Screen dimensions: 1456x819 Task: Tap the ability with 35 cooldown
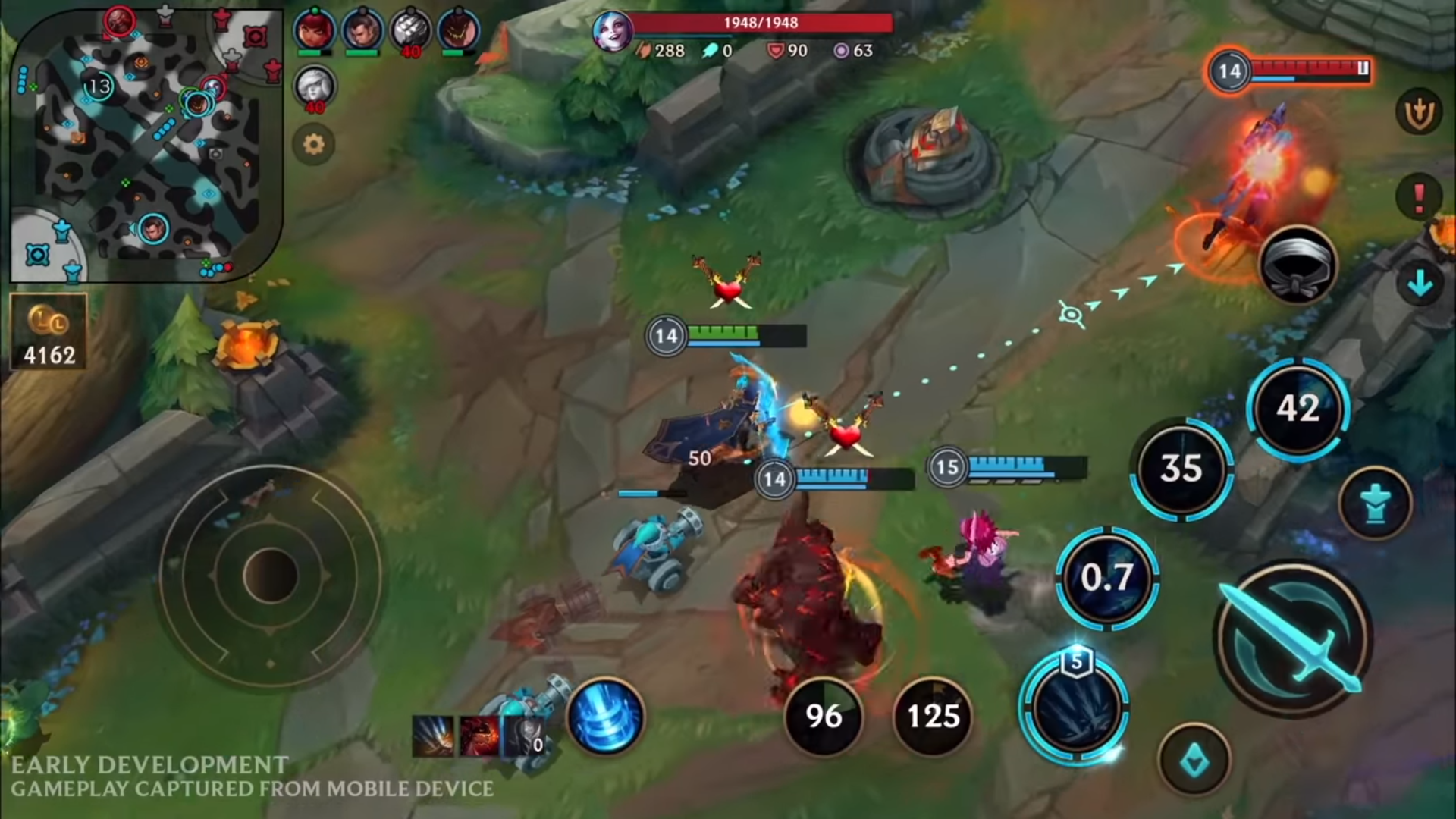tap(1181, 469)
